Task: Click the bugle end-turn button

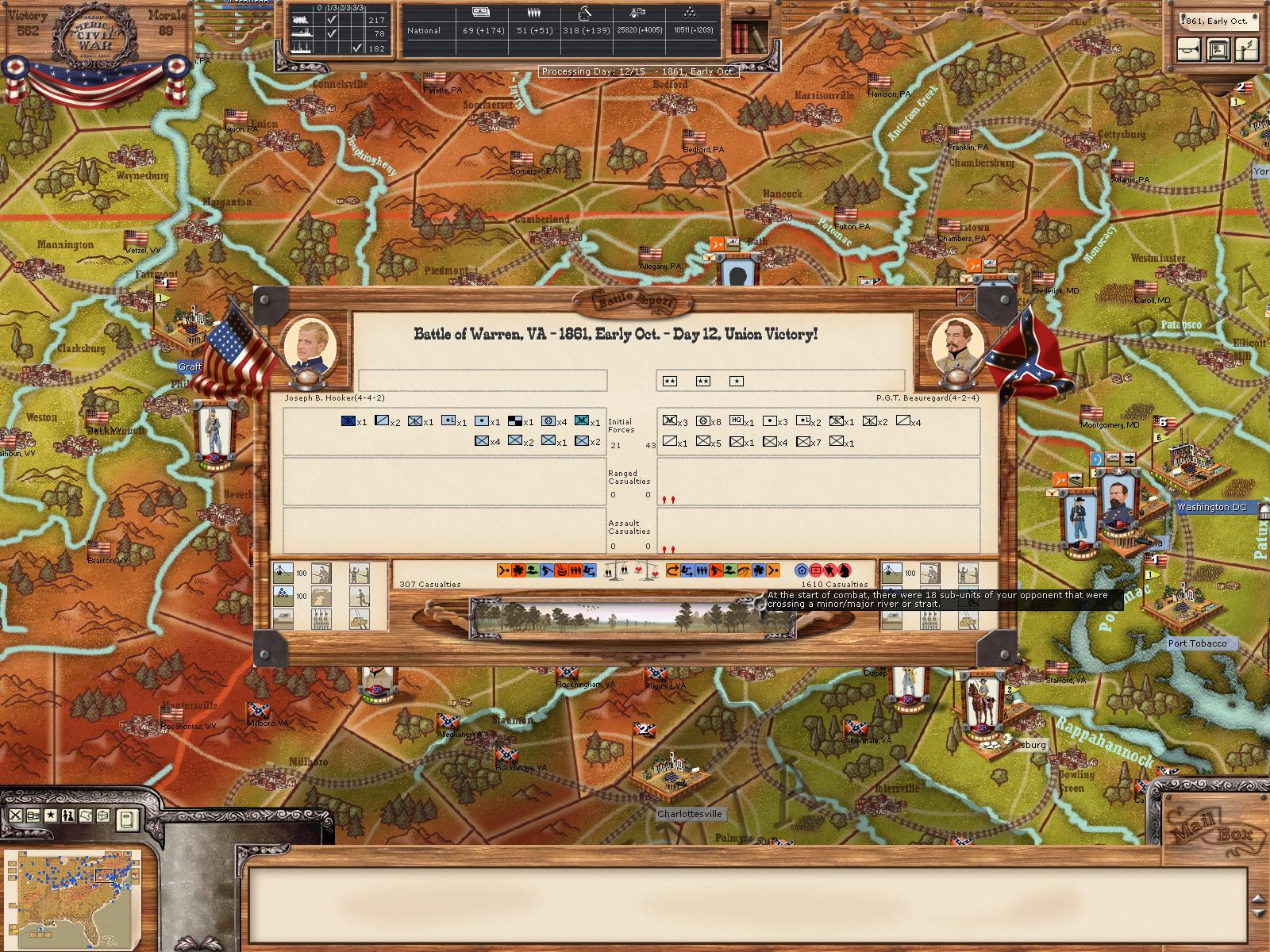Action: (1189, 50)
